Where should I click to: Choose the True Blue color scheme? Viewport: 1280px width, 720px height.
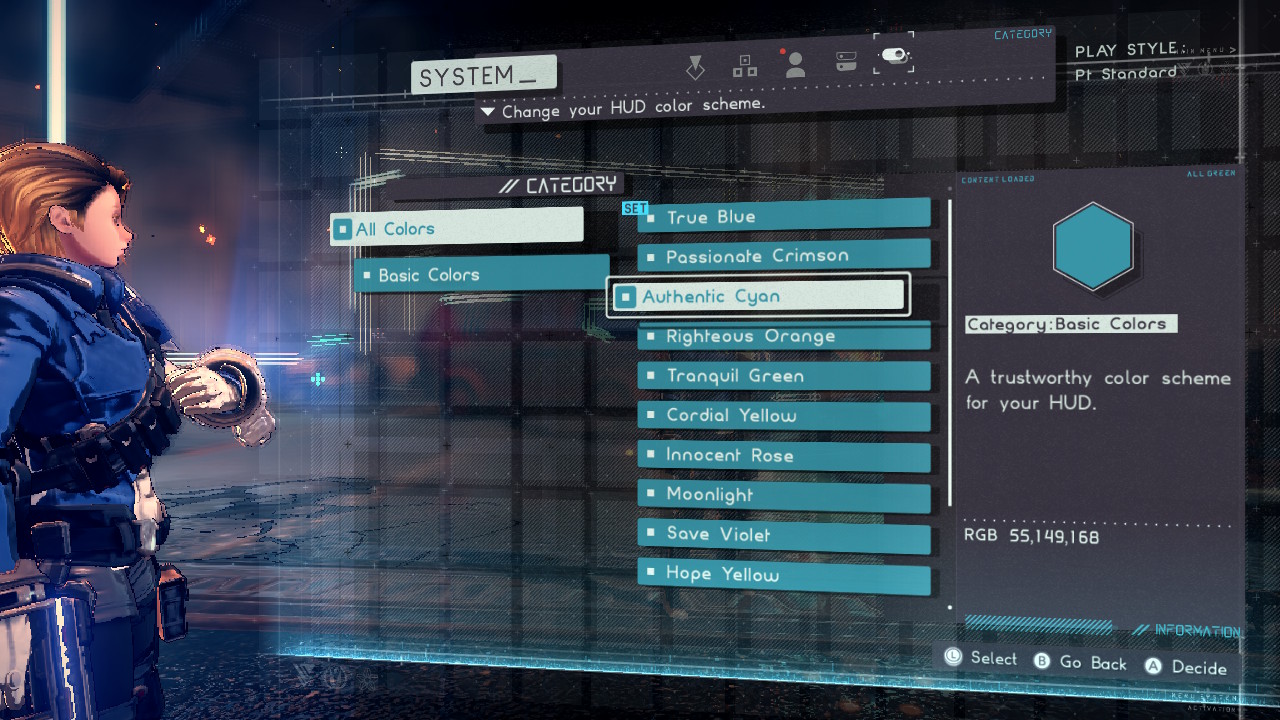point(783,217)
